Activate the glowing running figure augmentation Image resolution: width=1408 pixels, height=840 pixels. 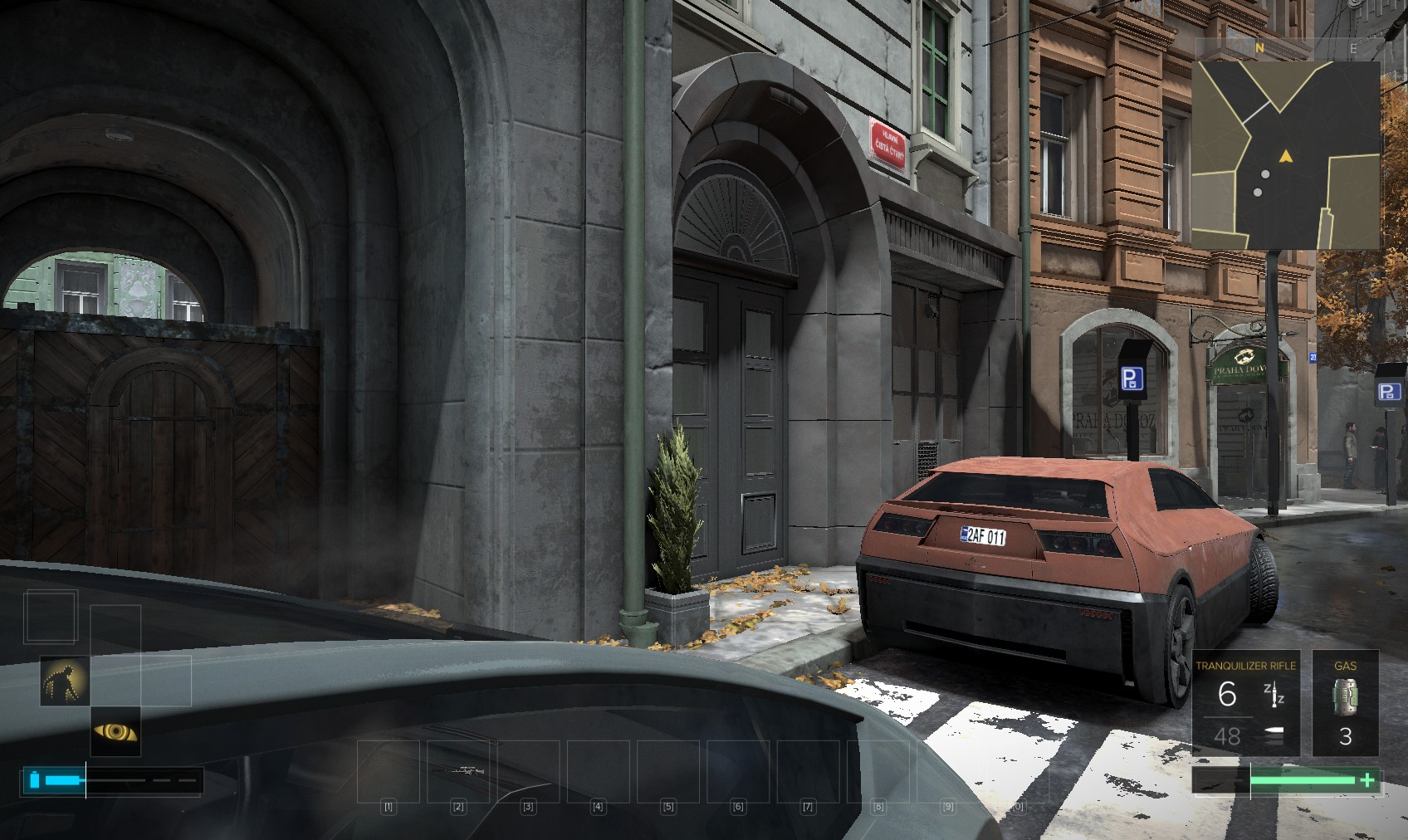(x=65, y=681)
